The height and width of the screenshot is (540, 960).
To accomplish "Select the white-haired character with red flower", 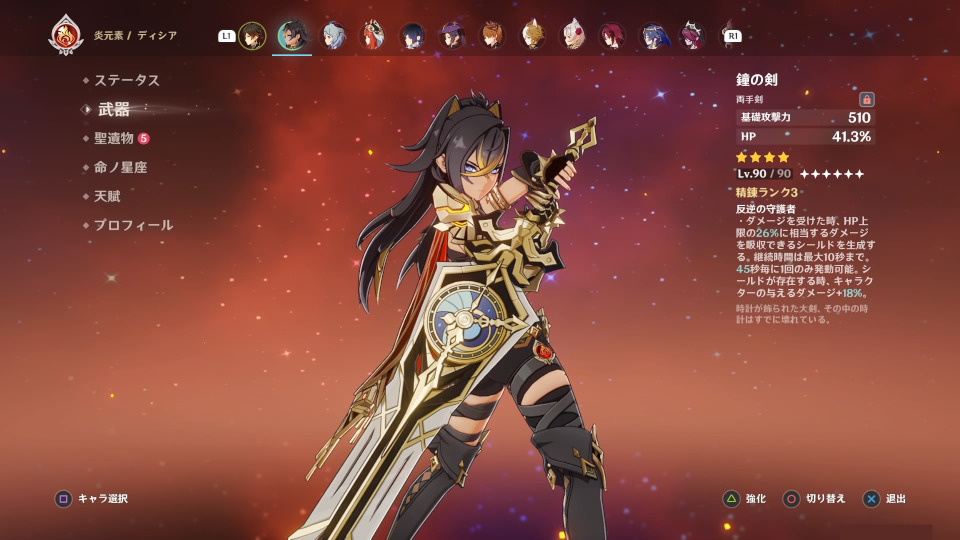I will pos(572,36).
